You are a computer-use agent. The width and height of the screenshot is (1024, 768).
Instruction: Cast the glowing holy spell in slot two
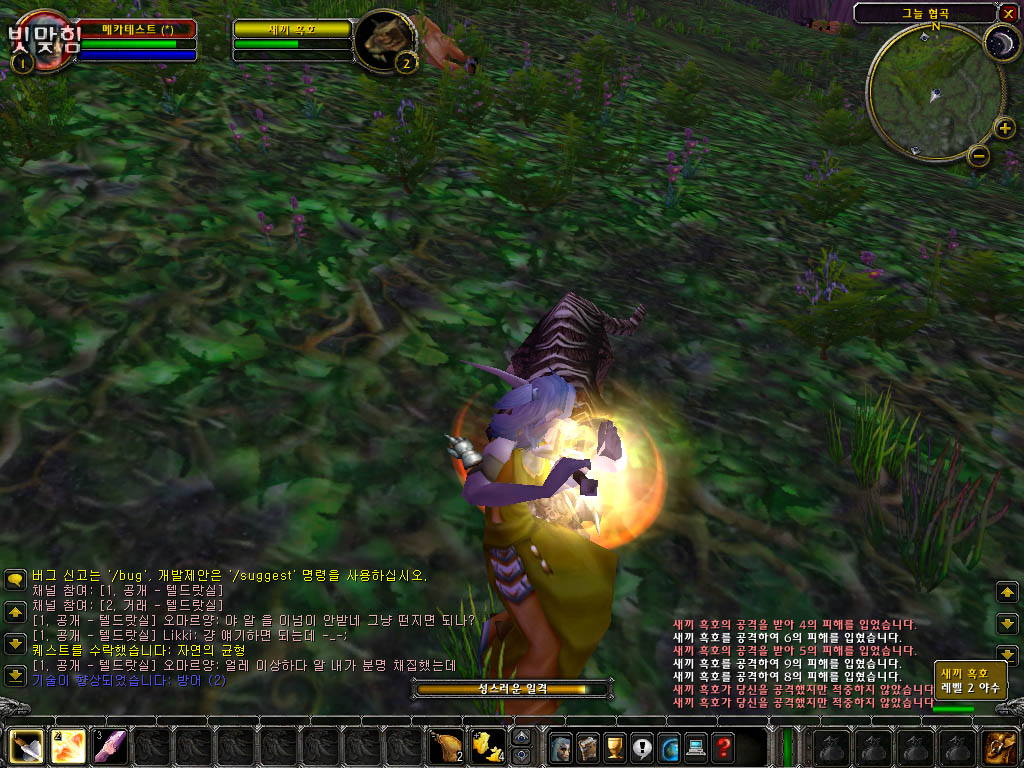point(67,746)
